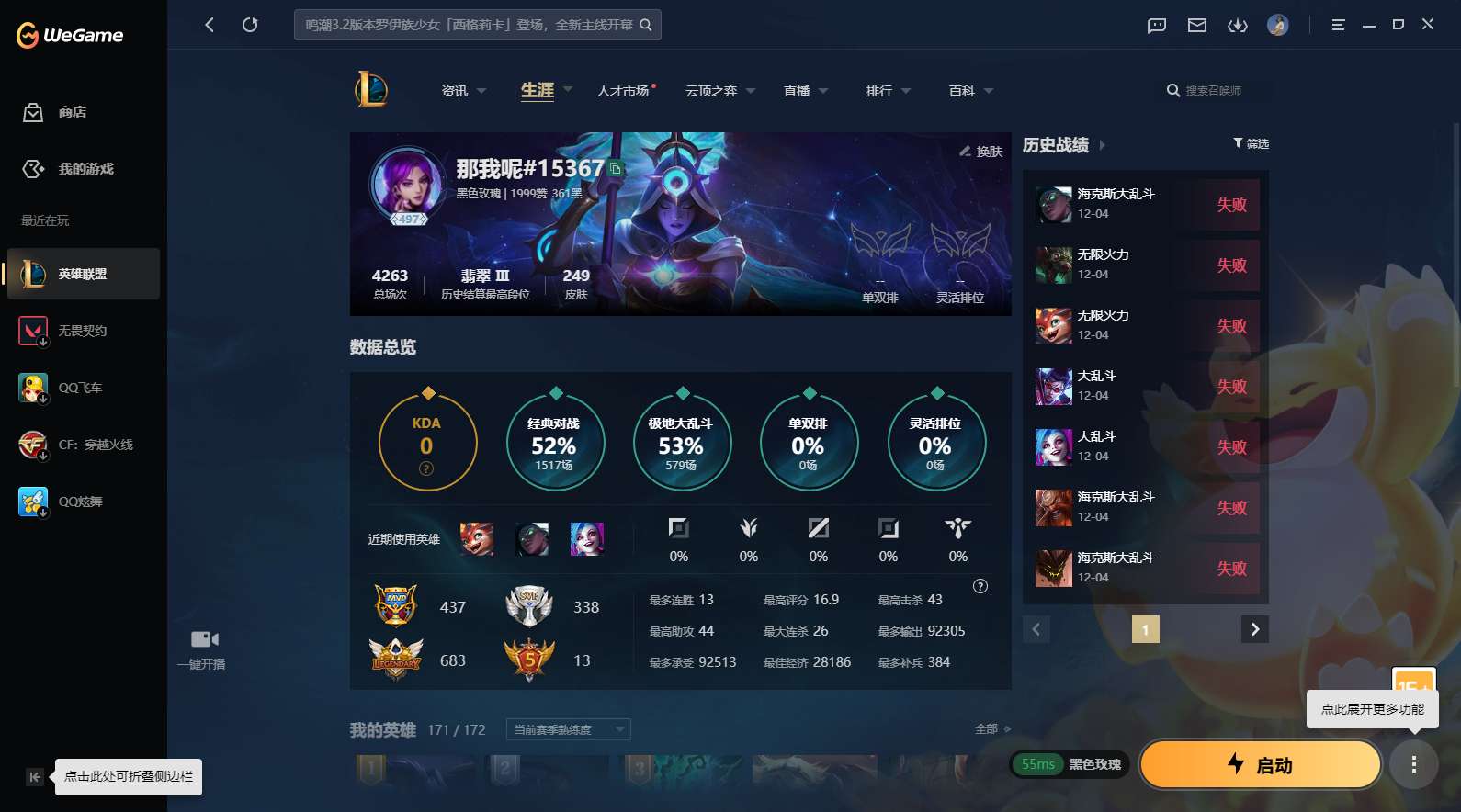The height and width of the screenshot is (812, 1461).
Task: Launch the QQ飞车 sidebar icon
Action: 34,388
